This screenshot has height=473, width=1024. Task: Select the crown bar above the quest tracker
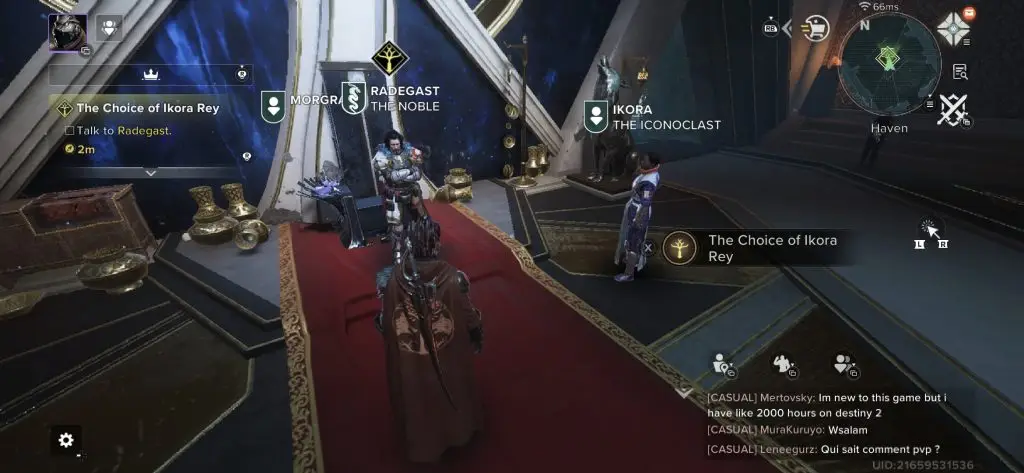point(151,74)
